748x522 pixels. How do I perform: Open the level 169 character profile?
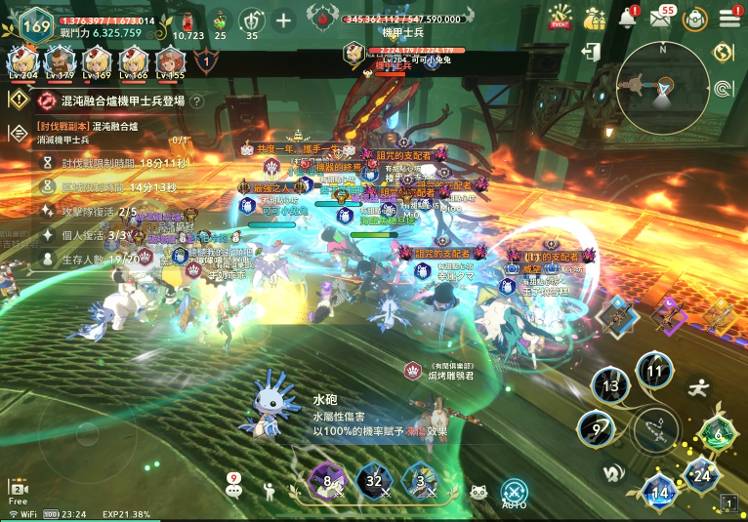(x=34, y=24)
